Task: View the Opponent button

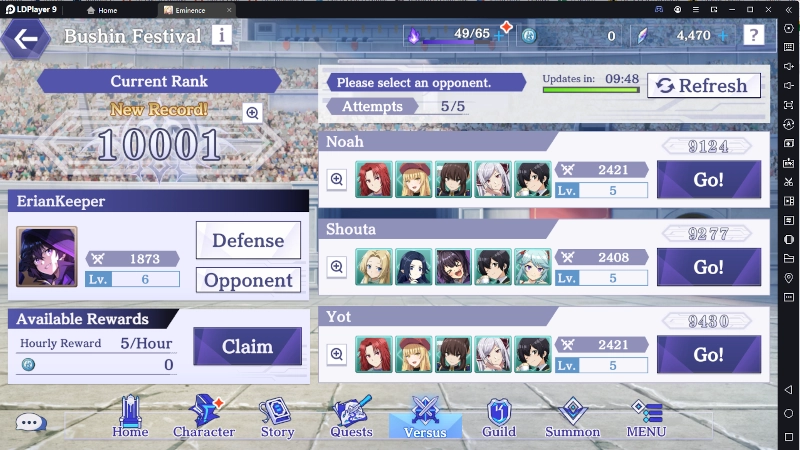Action: pyautogui.click(x=248, y=280)
